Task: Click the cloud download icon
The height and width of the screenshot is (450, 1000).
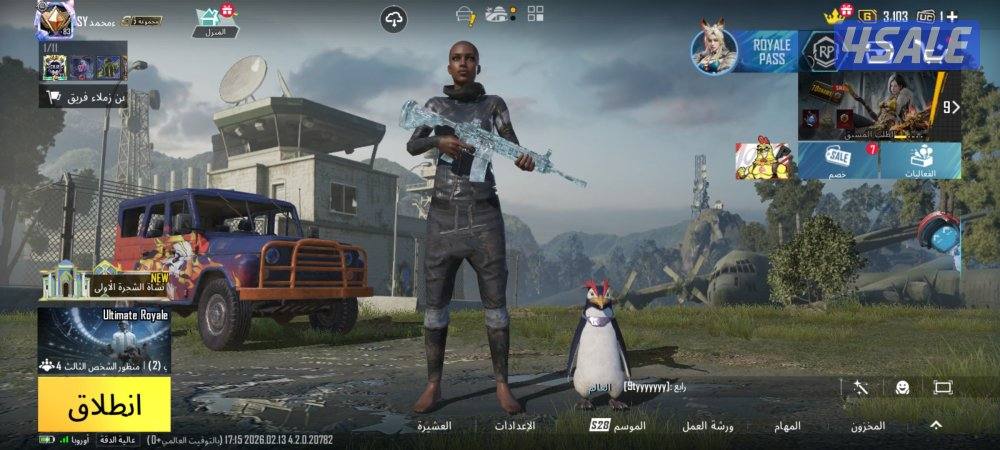Action: 394,18
